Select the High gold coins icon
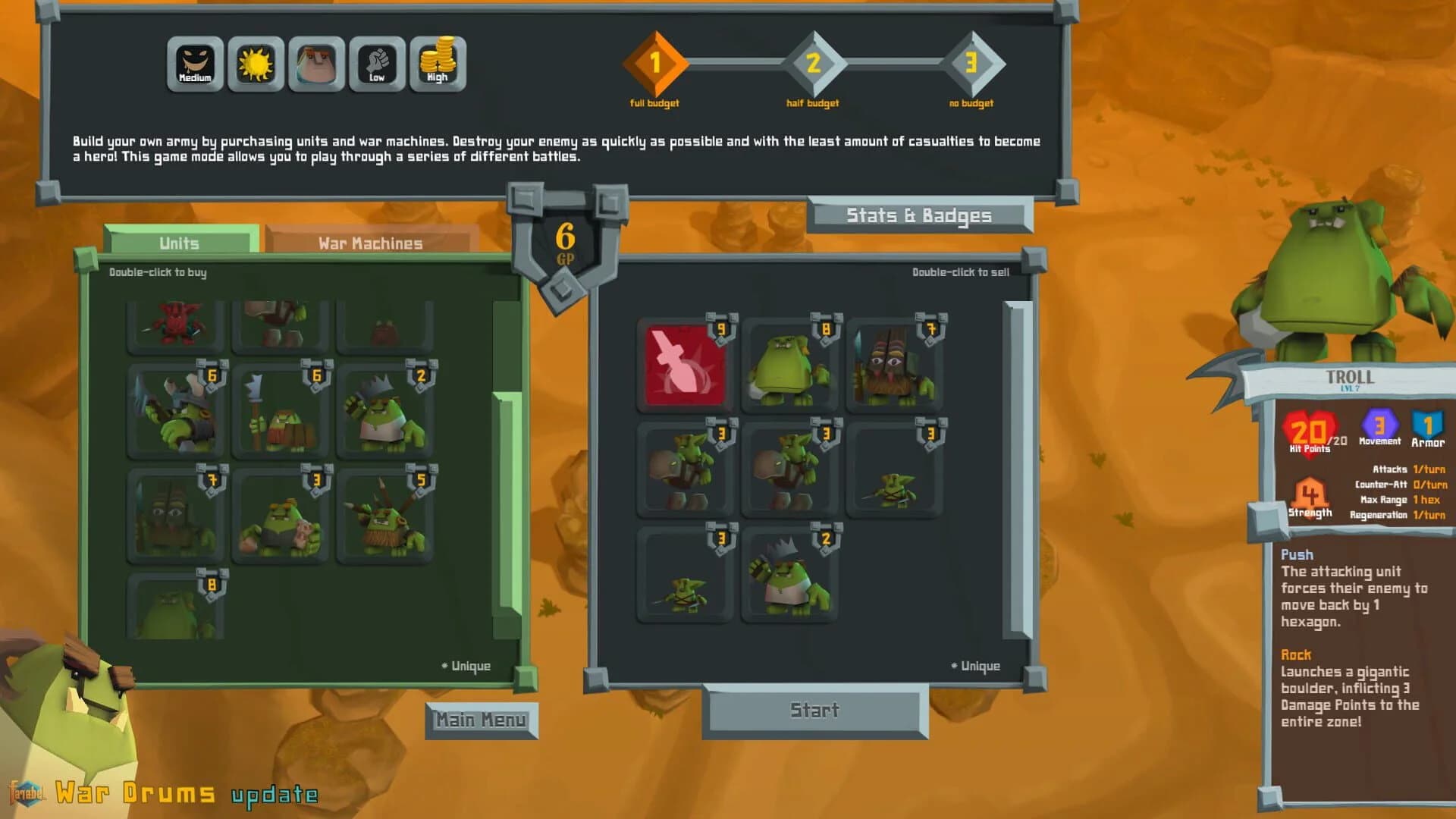Viewport: 1456px width, 819px height. coord(438,64)
